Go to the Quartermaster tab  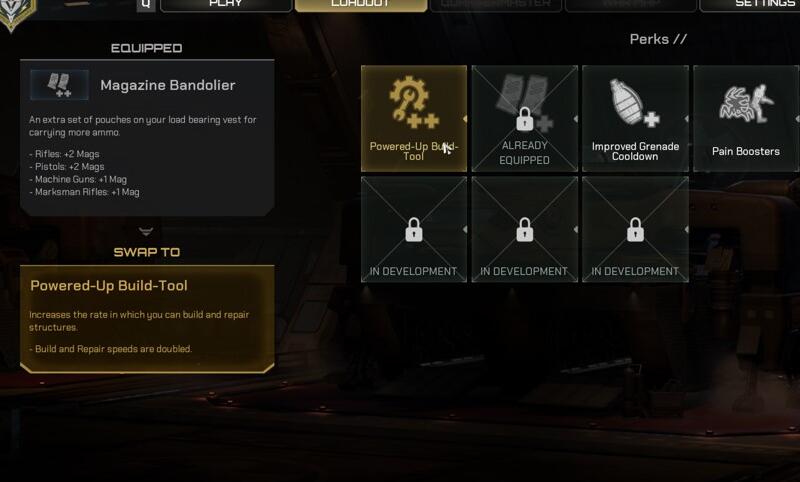[x=495, y=5]
